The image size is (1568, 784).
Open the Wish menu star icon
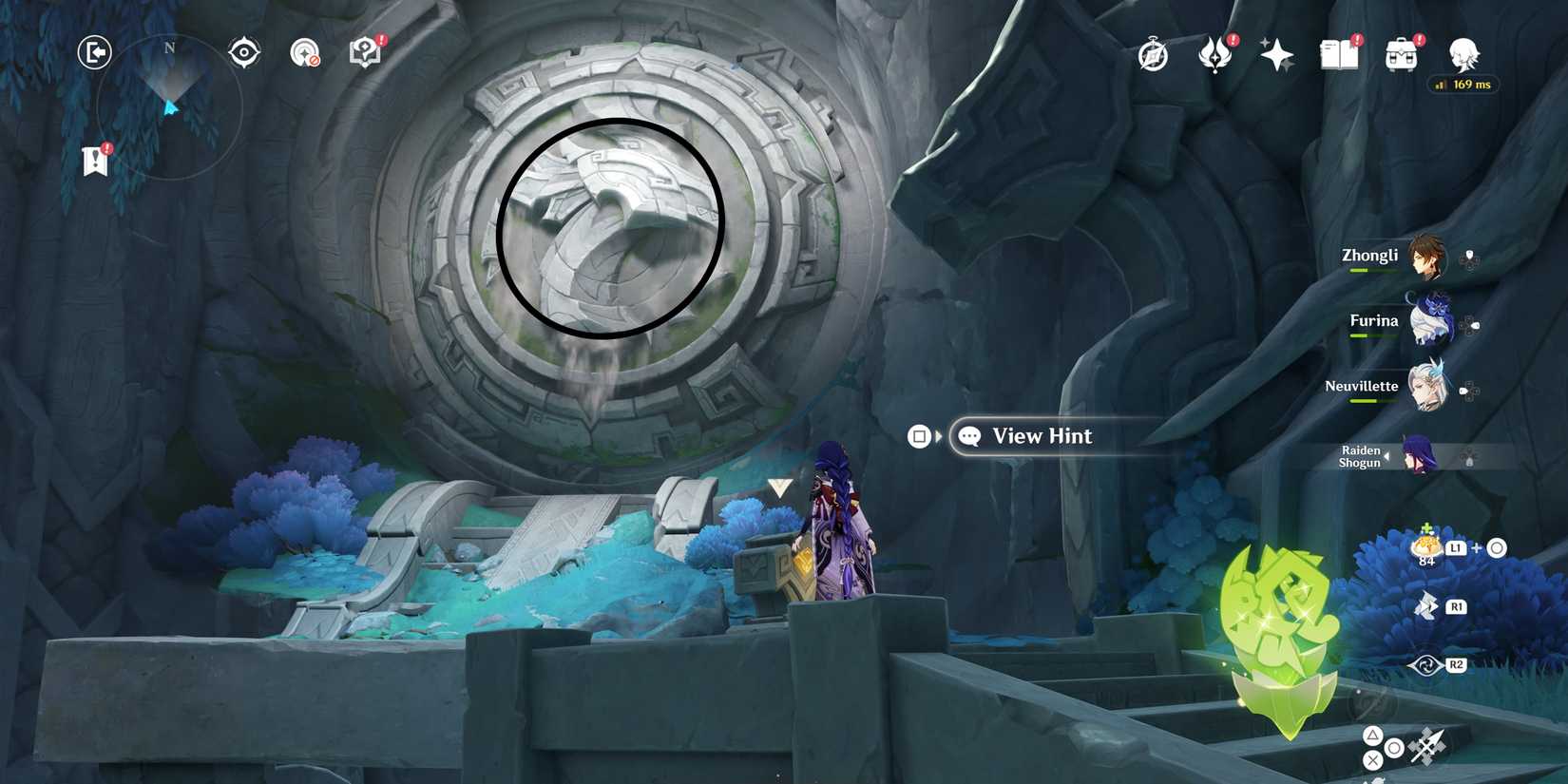(x=1276, y=55)
